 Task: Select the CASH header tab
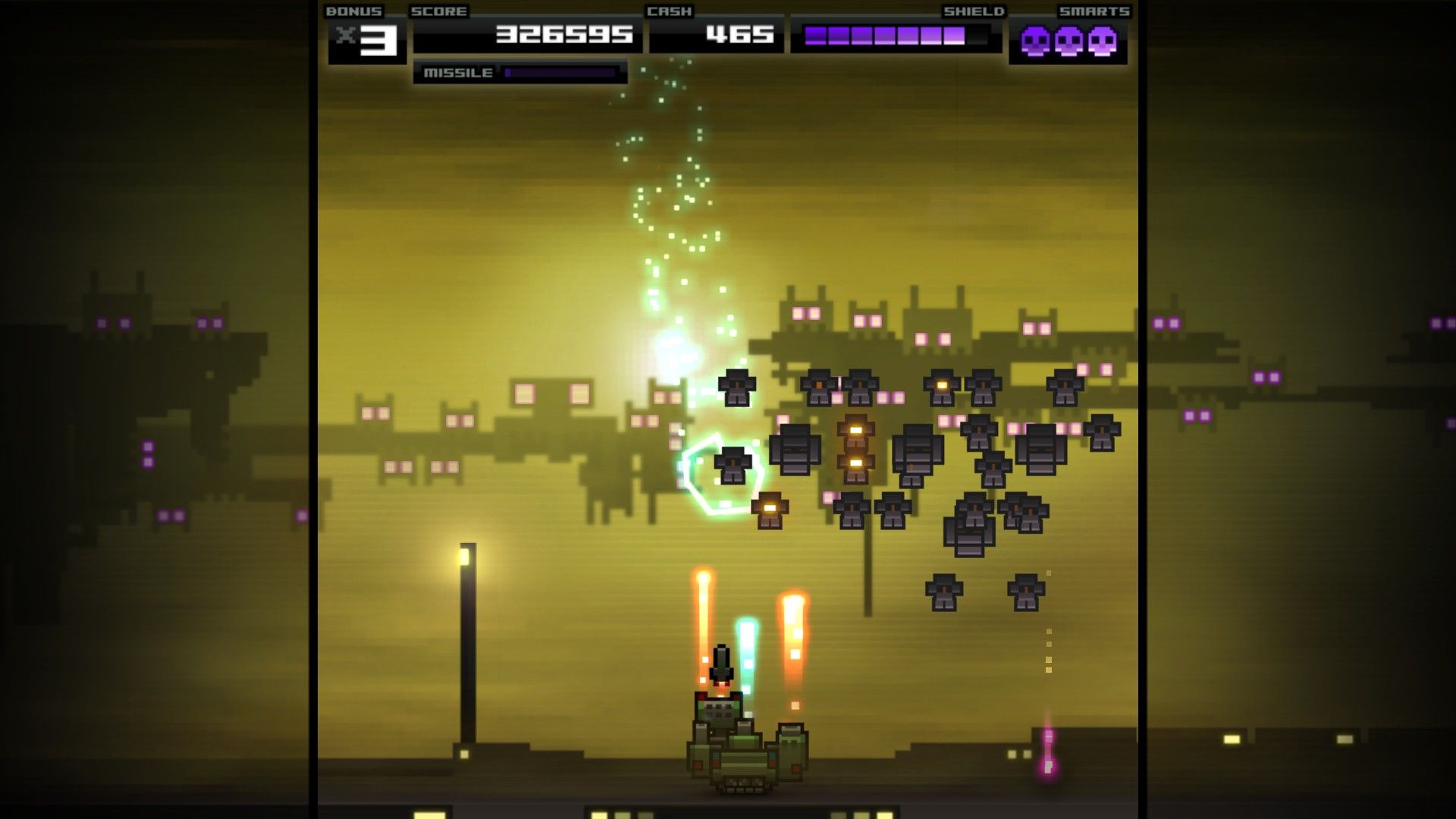[670, 11]
